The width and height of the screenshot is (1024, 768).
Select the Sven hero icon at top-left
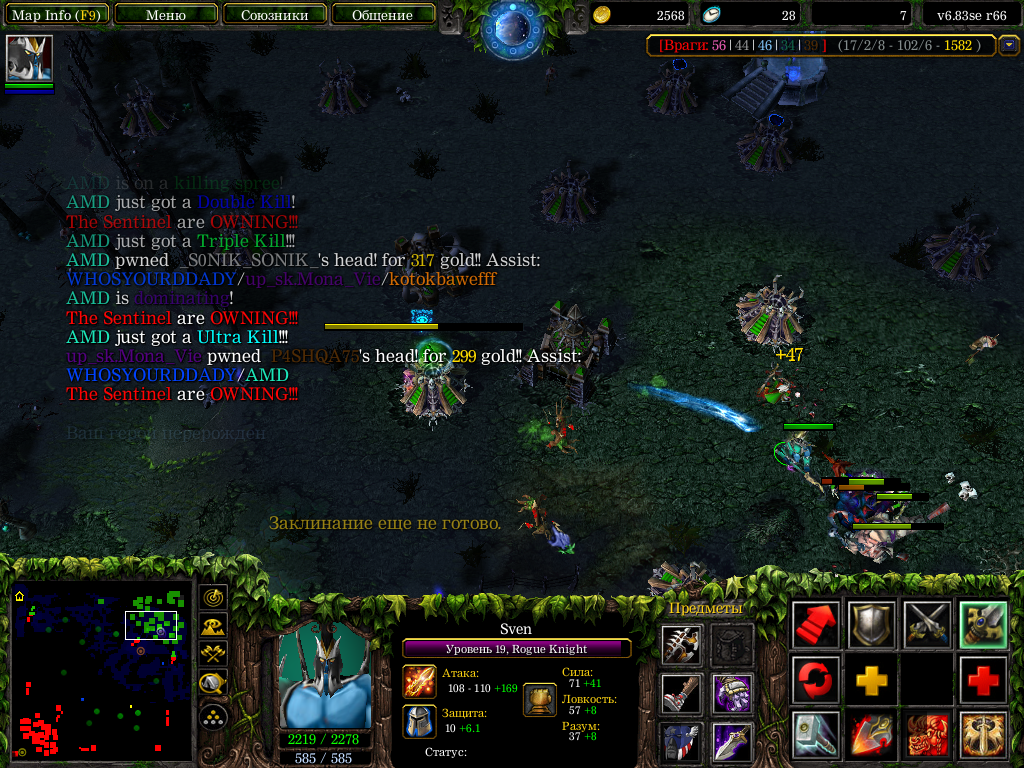29,59
